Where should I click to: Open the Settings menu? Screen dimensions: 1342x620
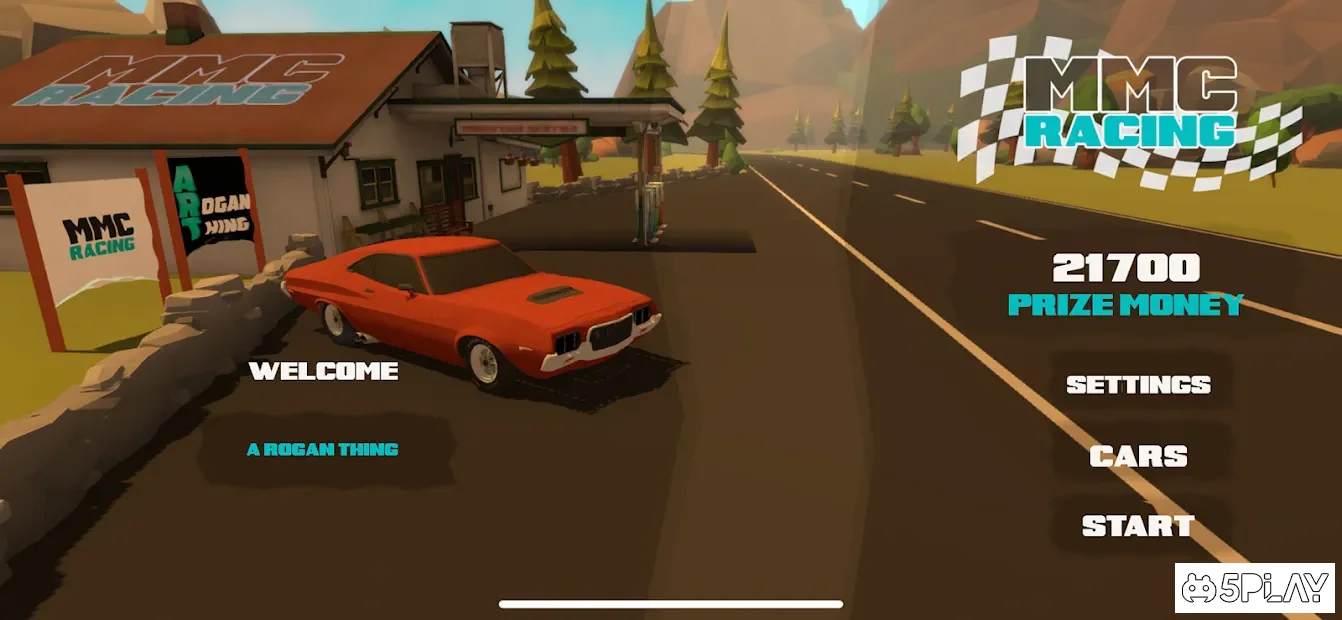(x=1138, y=384)
